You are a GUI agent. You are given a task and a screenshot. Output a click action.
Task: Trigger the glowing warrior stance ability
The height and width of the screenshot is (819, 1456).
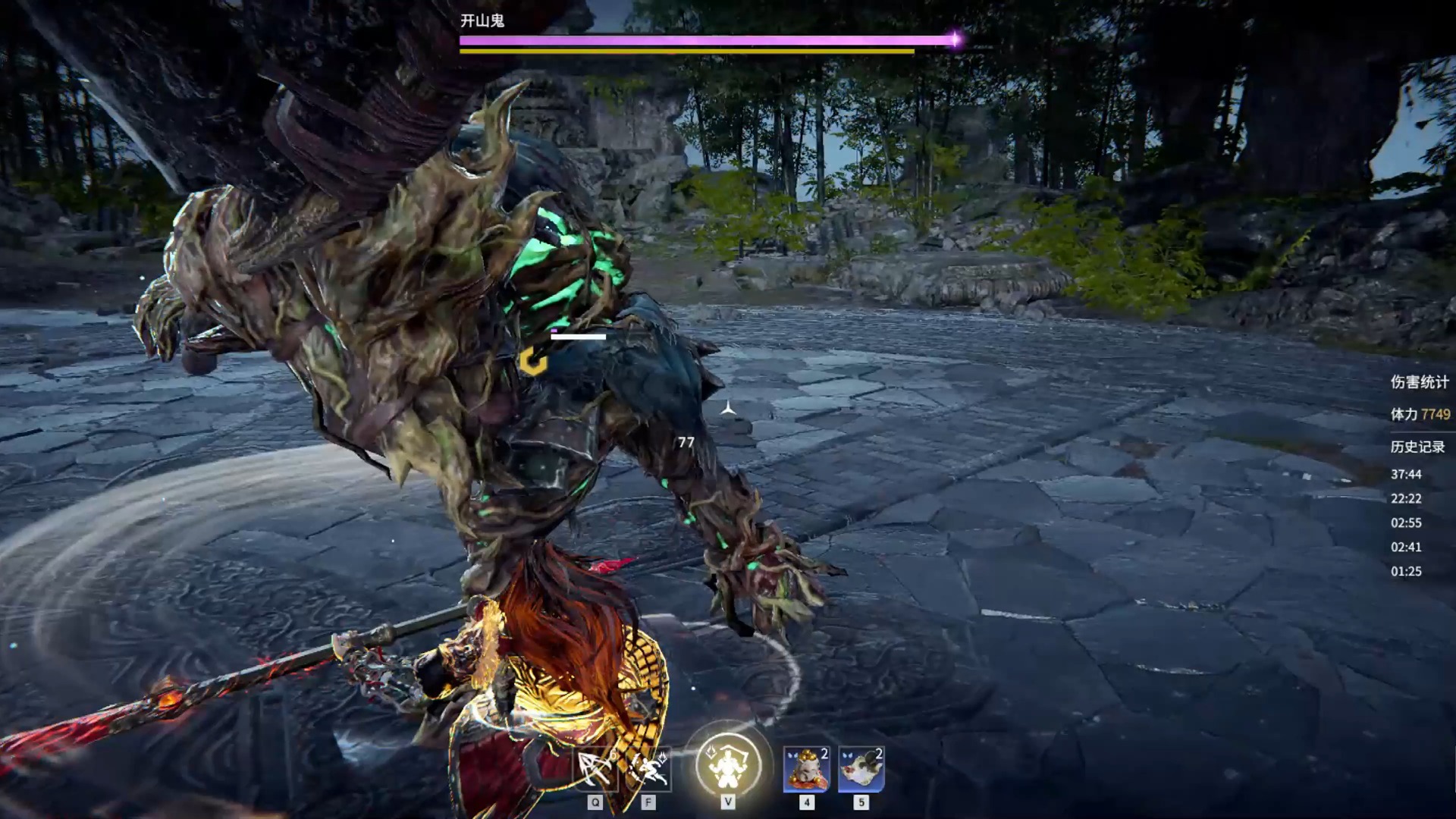tap(728, 764)
